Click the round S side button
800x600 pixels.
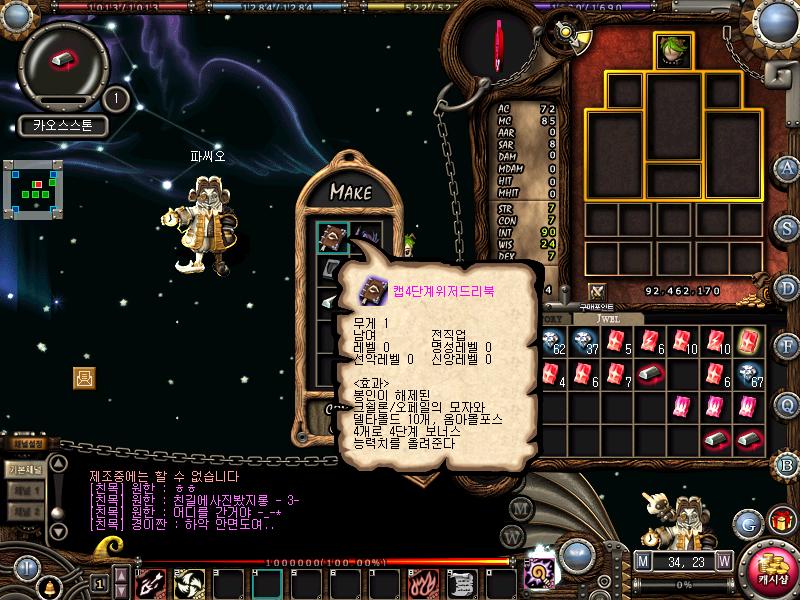(x=788, y=228)
